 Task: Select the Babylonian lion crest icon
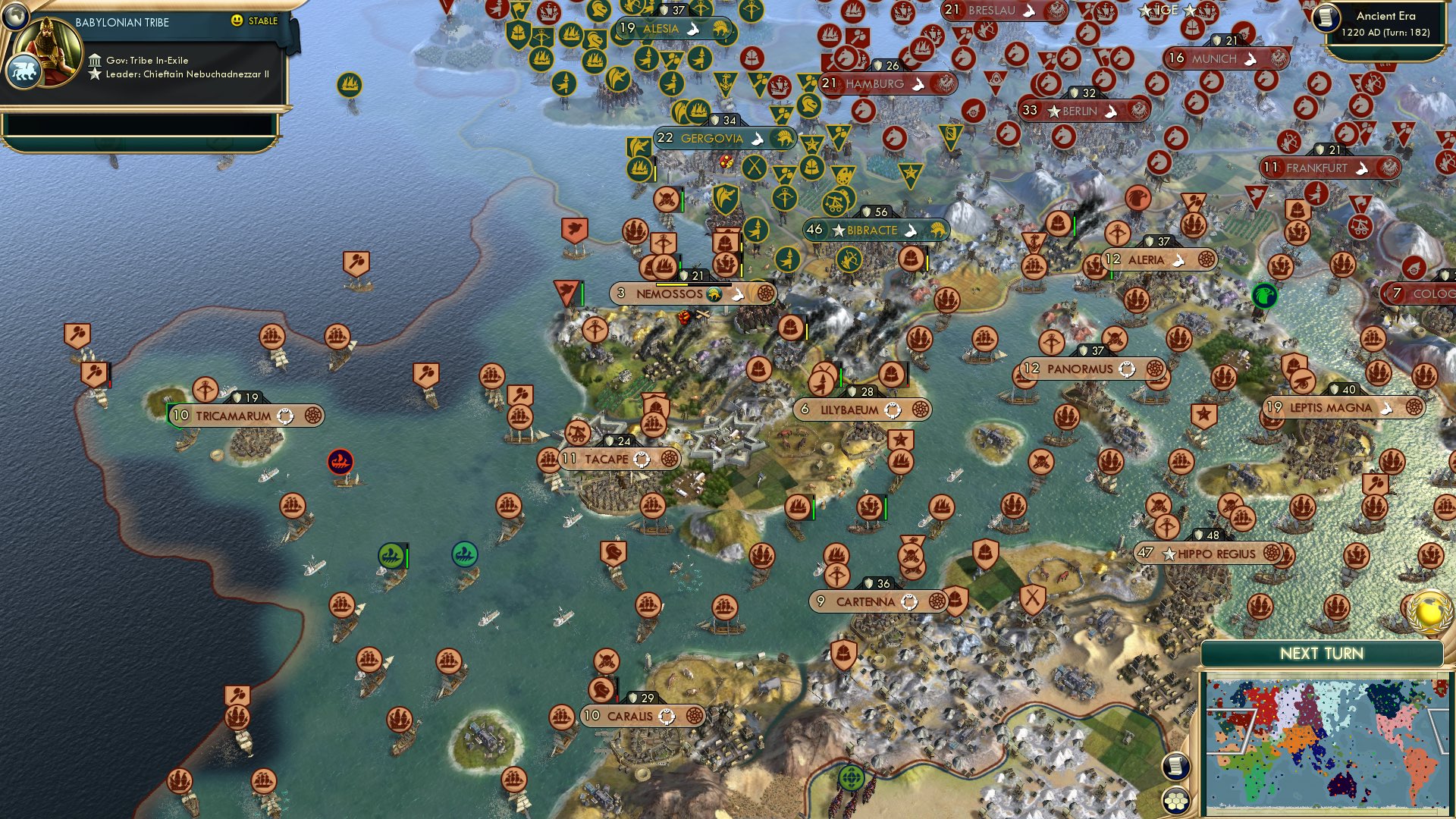point(25,72)
